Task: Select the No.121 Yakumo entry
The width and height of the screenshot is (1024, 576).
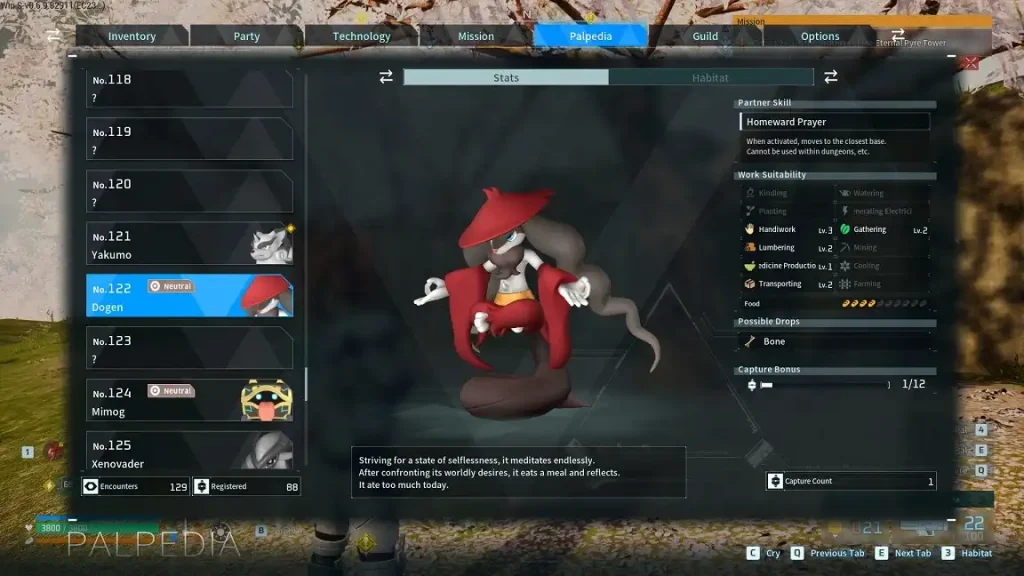Action: click(190, 243)
